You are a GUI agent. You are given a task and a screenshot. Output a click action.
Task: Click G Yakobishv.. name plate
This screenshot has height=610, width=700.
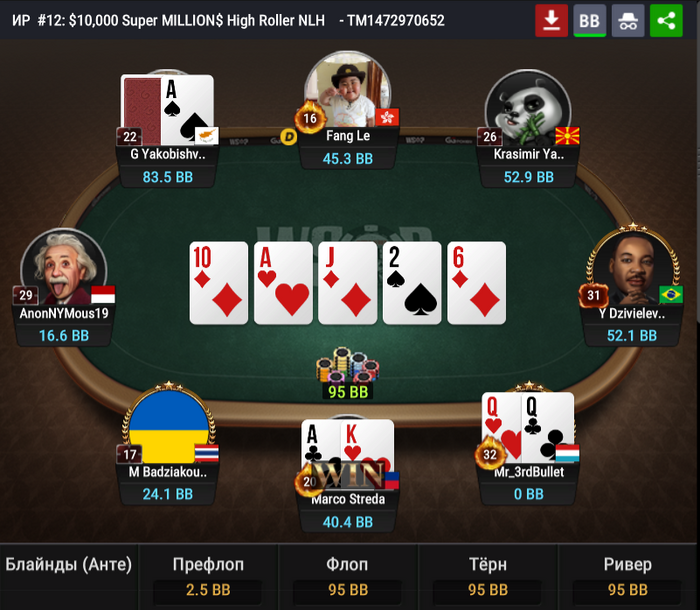167,155
